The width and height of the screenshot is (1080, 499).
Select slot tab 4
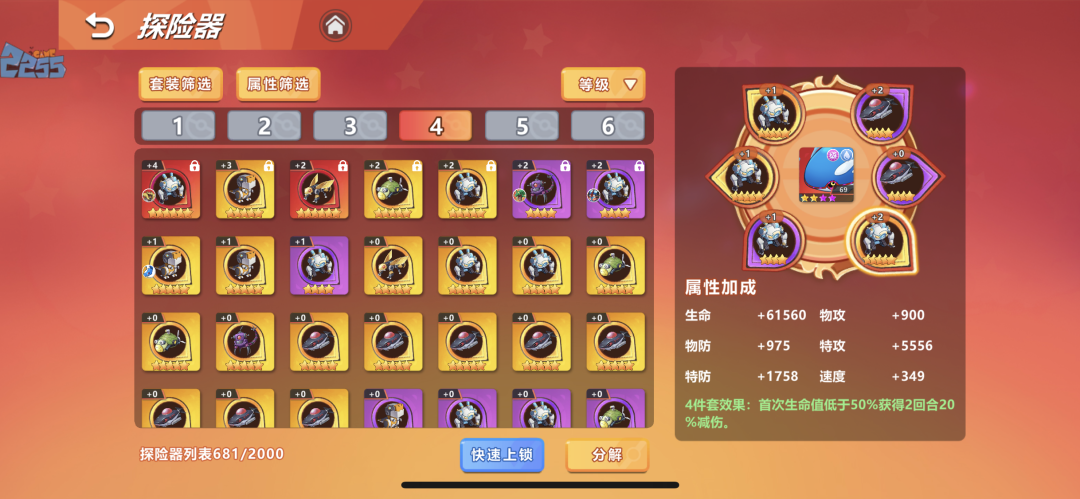[x=435, y=126]
